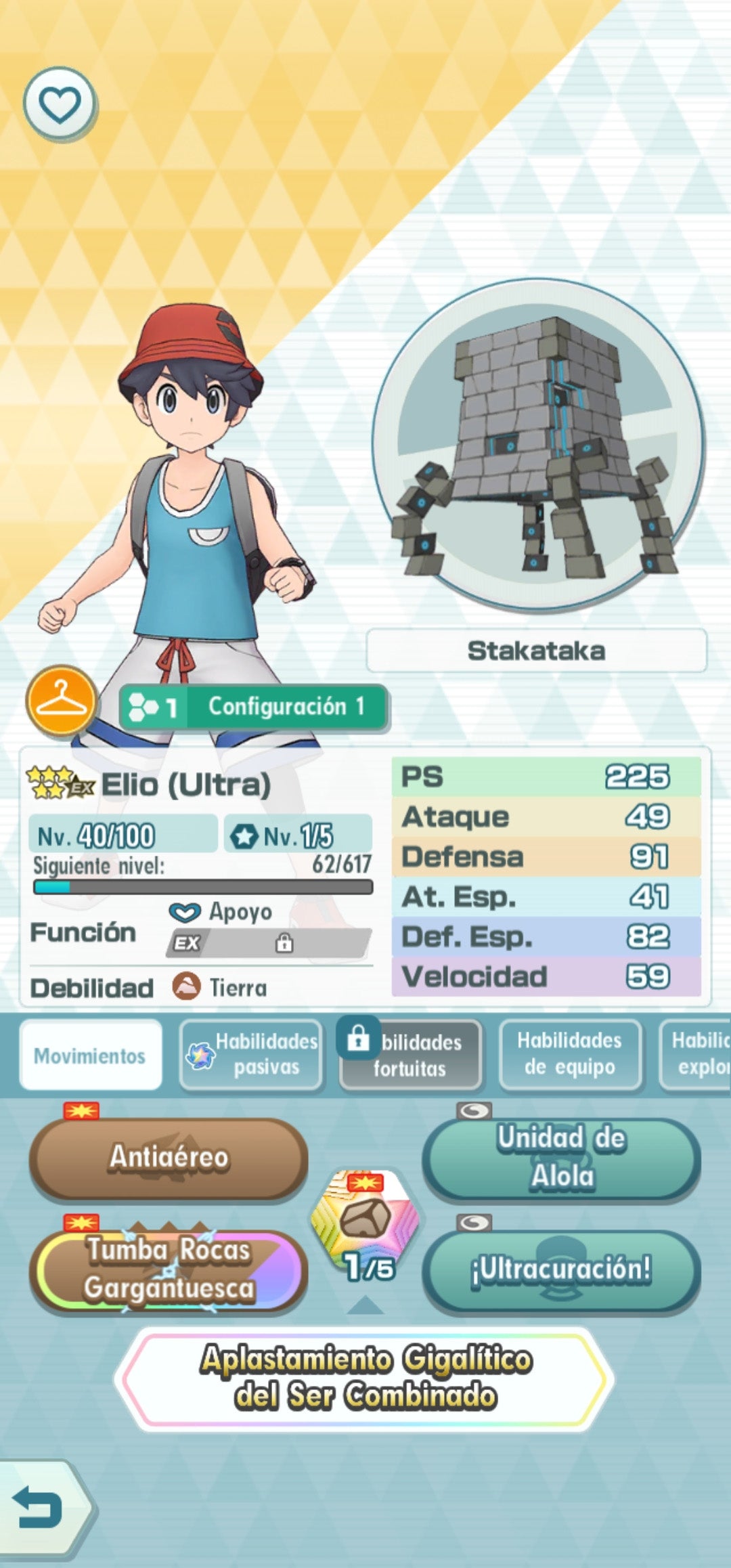Go back with the return arrow
Screen dimensions: 731x1568
pos(41,1508)
